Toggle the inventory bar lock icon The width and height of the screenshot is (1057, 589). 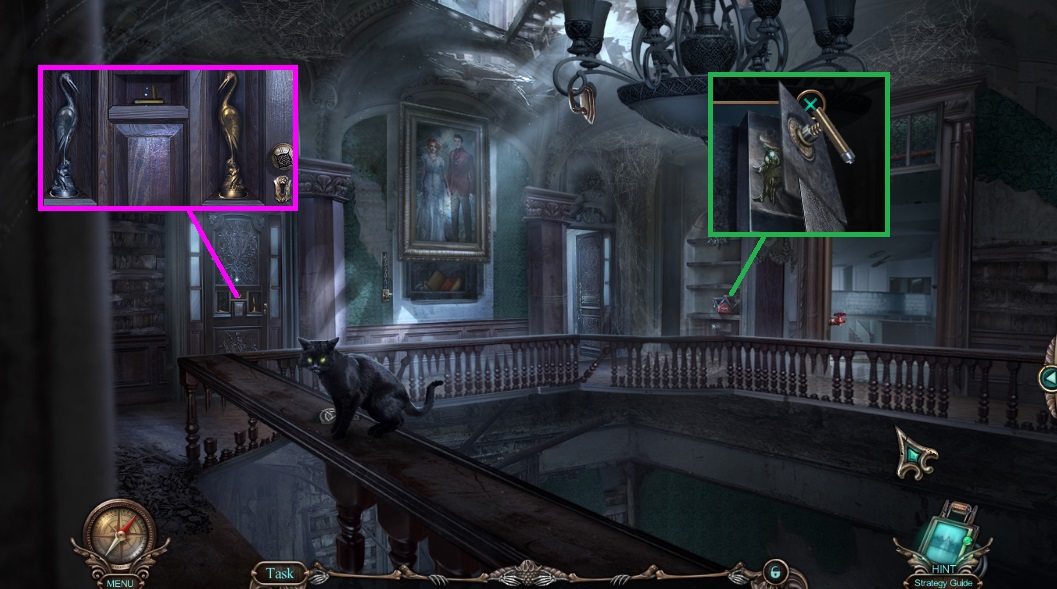click(773, 572)
